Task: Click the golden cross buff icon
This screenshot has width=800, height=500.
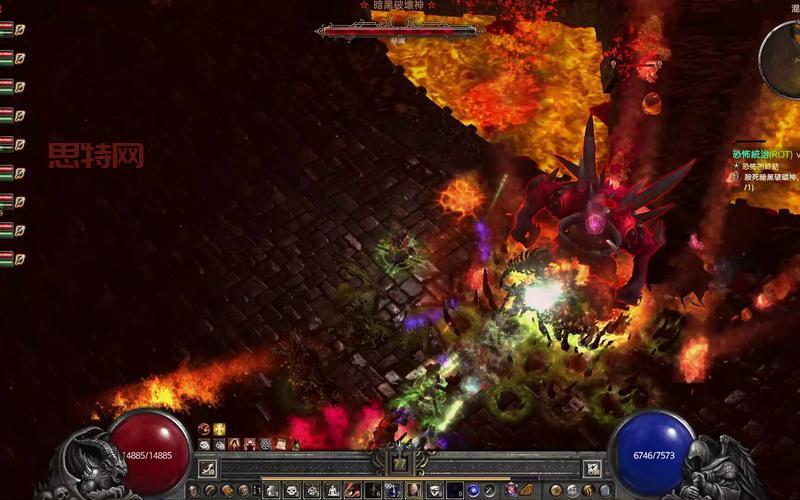Action: [x=219, y=429]
